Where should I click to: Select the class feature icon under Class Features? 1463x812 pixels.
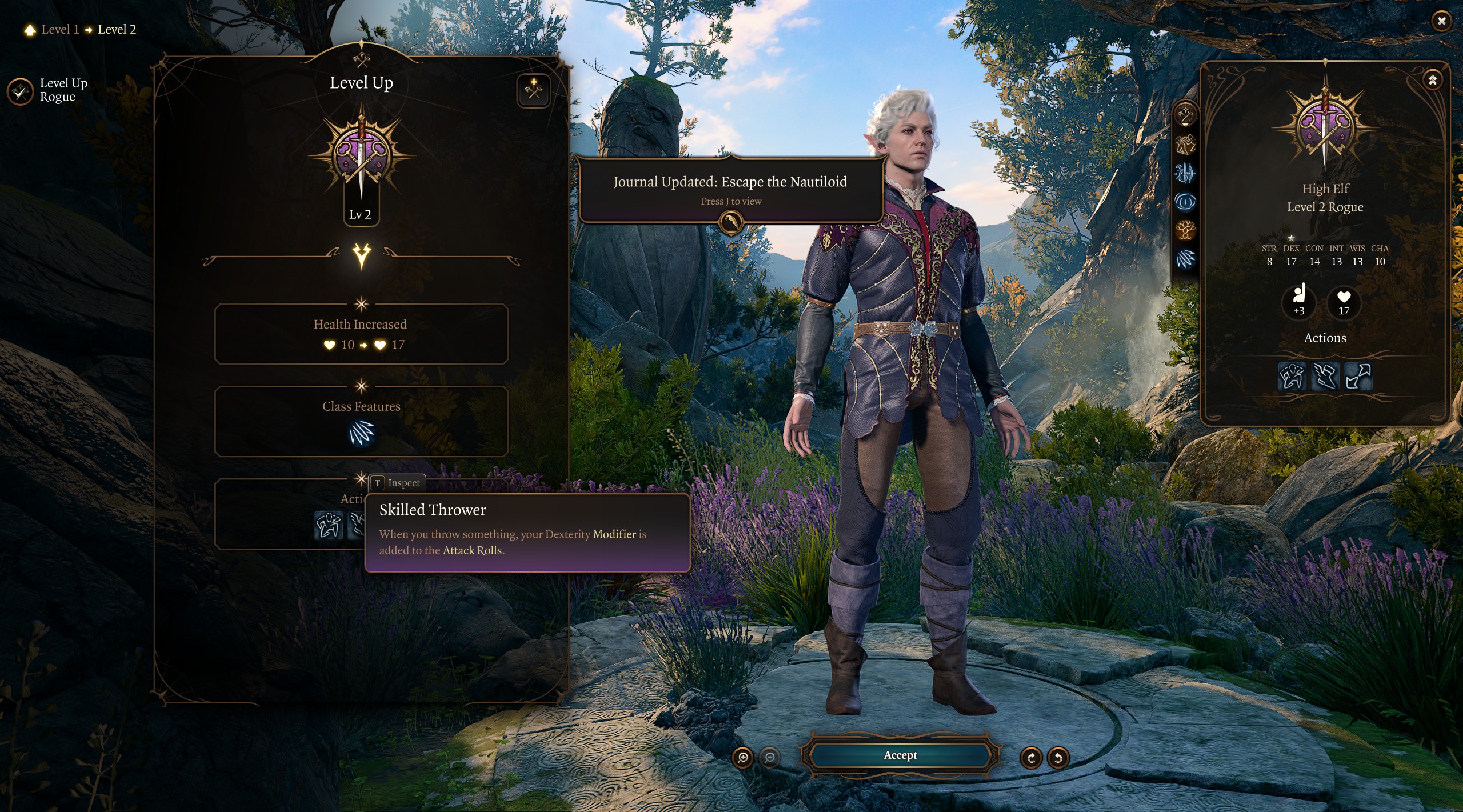coord(361,433)
